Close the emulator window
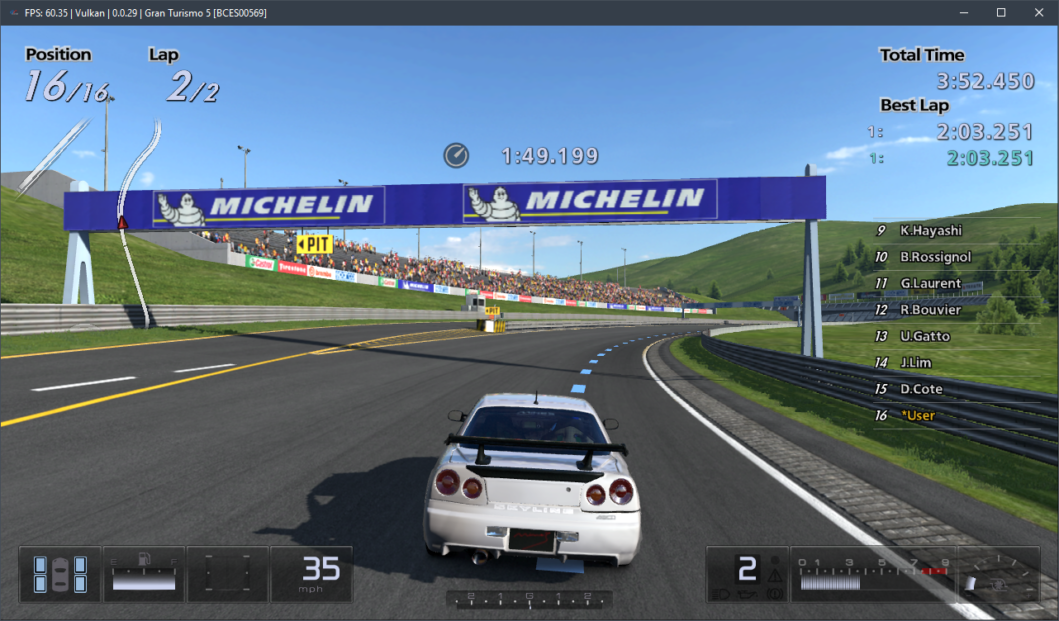 (1037, 12)
